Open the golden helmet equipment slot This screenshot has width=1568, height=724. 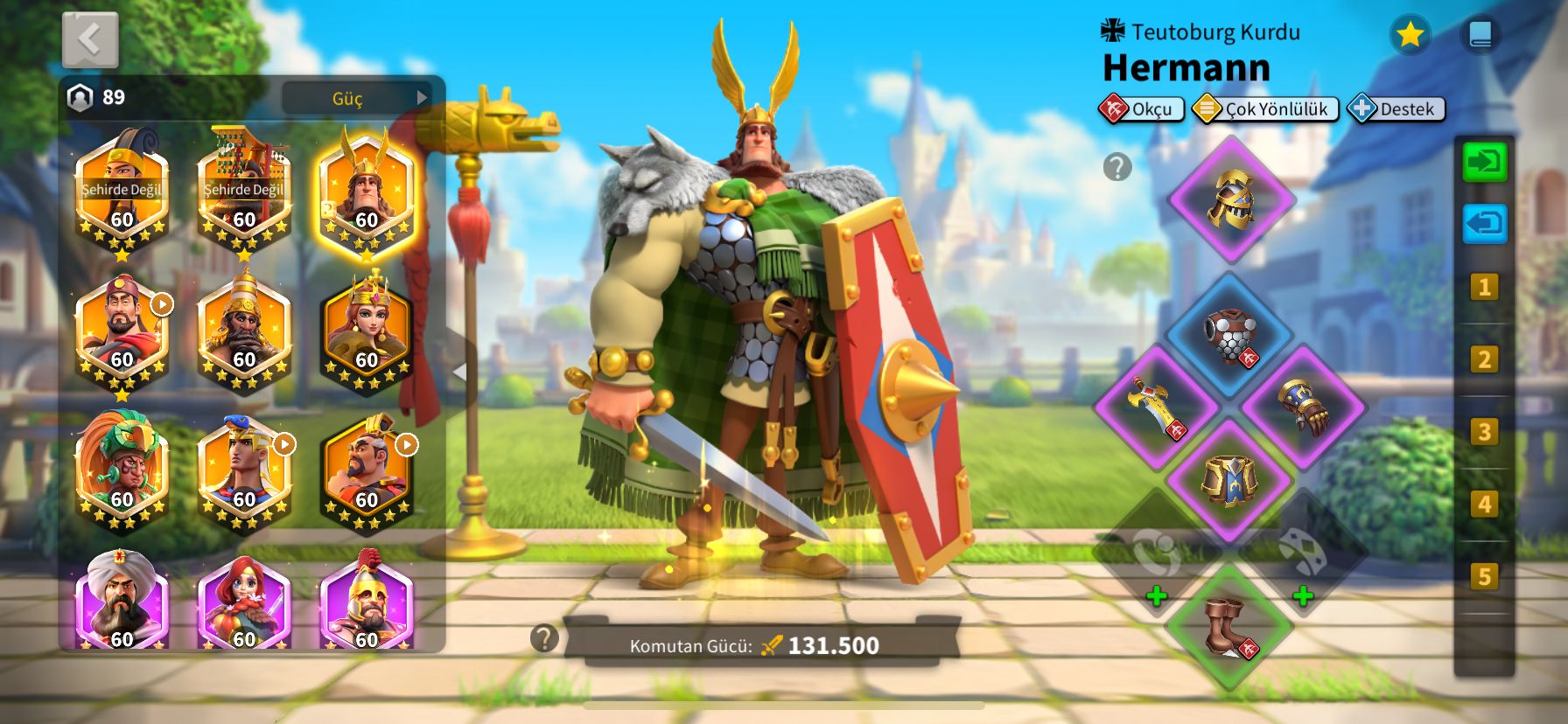point(1230,199)
